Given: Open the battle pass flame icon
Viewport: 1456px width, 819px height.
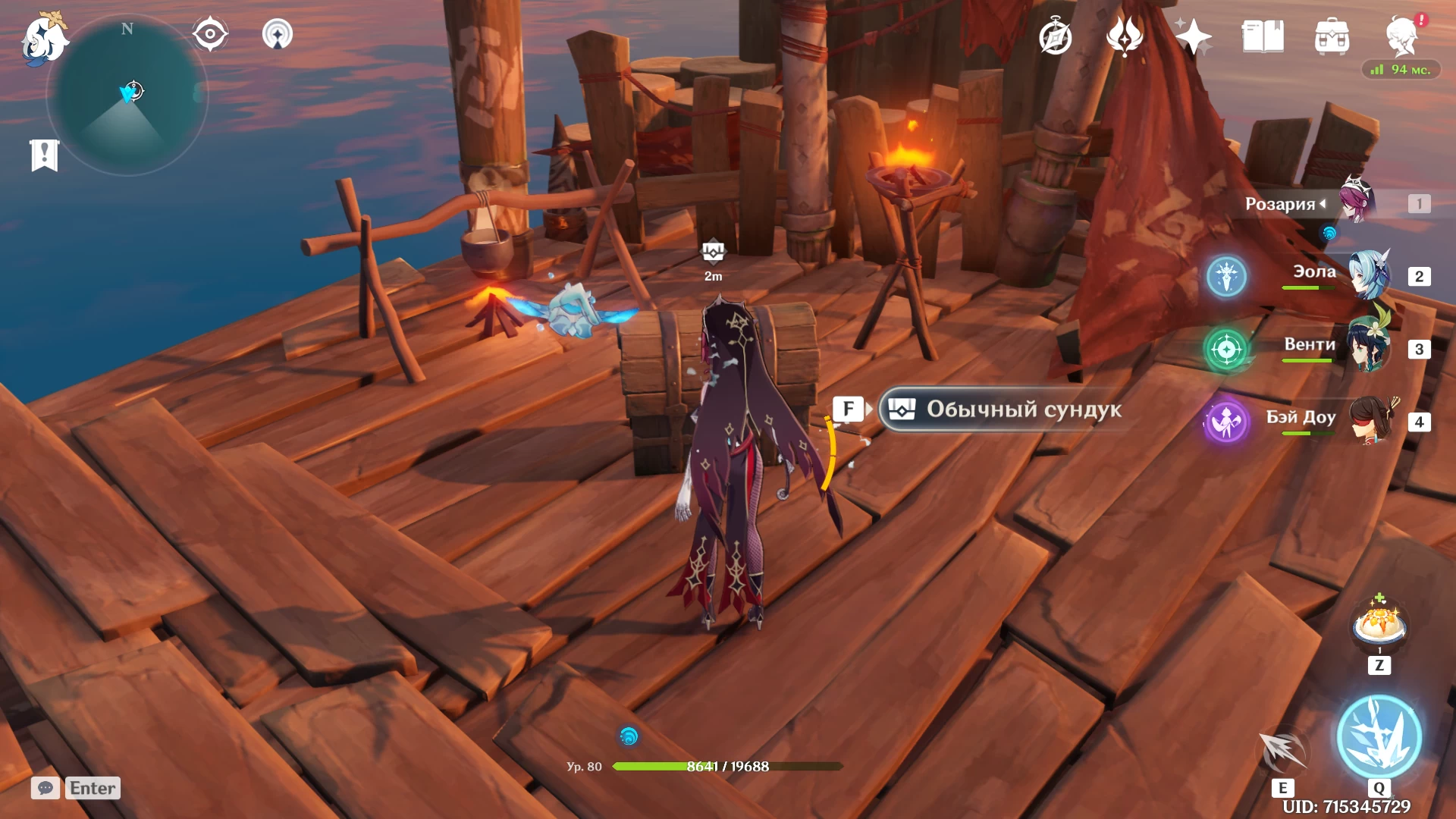Looking at the screenshot, I should pyautogui.click(x=1125, y=36).
